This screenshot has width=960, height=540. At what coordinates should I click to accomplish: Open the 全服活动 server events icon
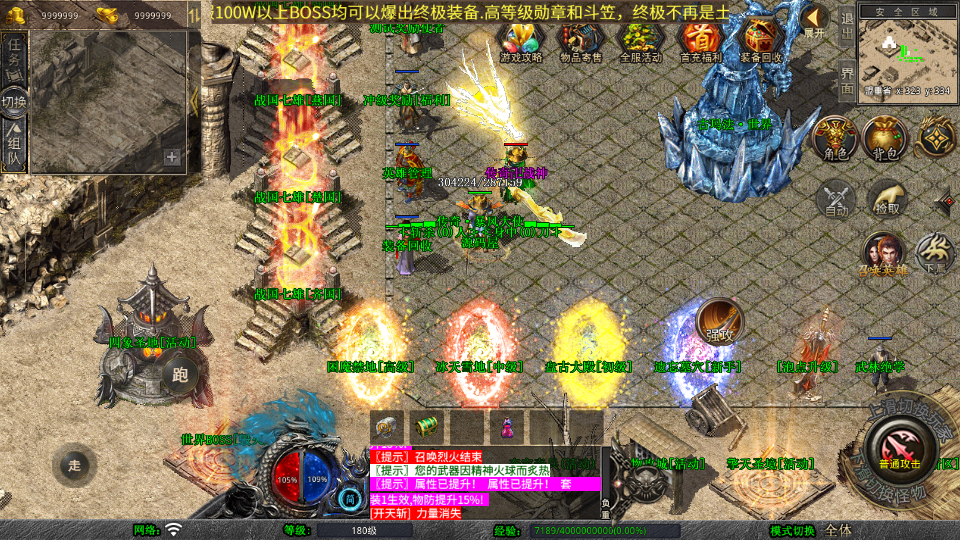pyautogui.click(x=641, y=40)
